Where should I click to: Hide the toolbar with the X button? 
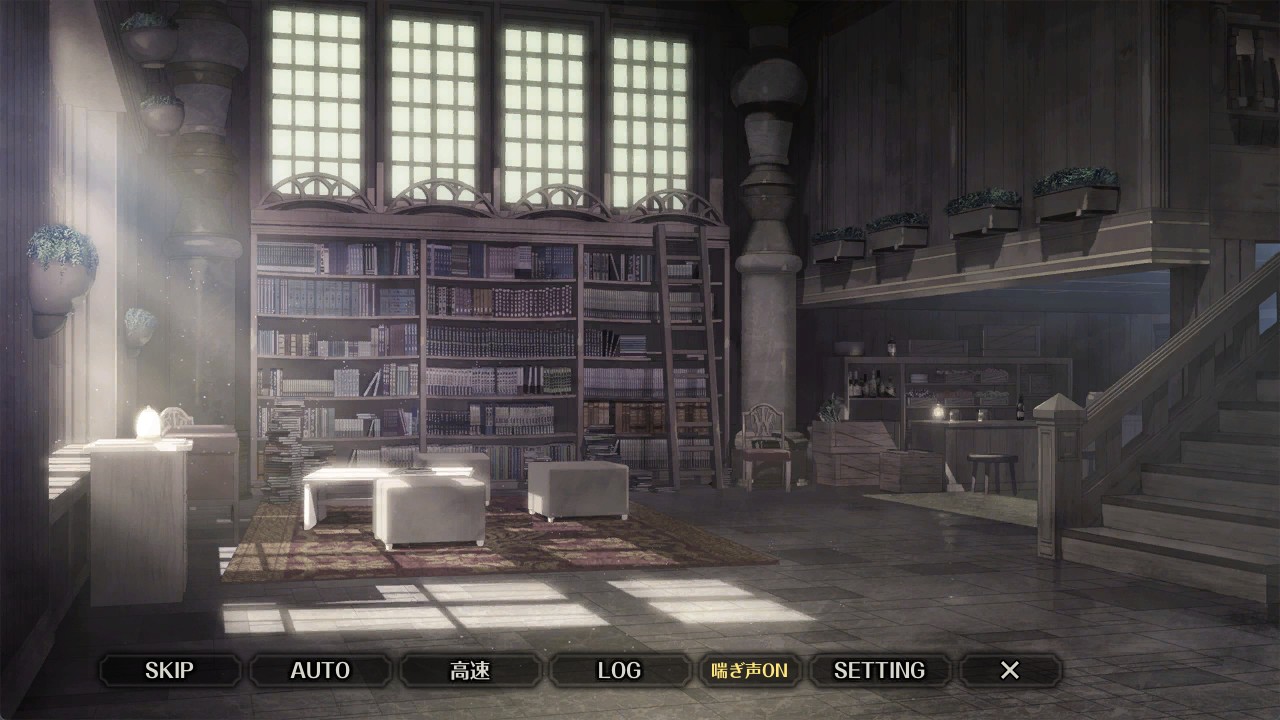tap(1010, 670)
